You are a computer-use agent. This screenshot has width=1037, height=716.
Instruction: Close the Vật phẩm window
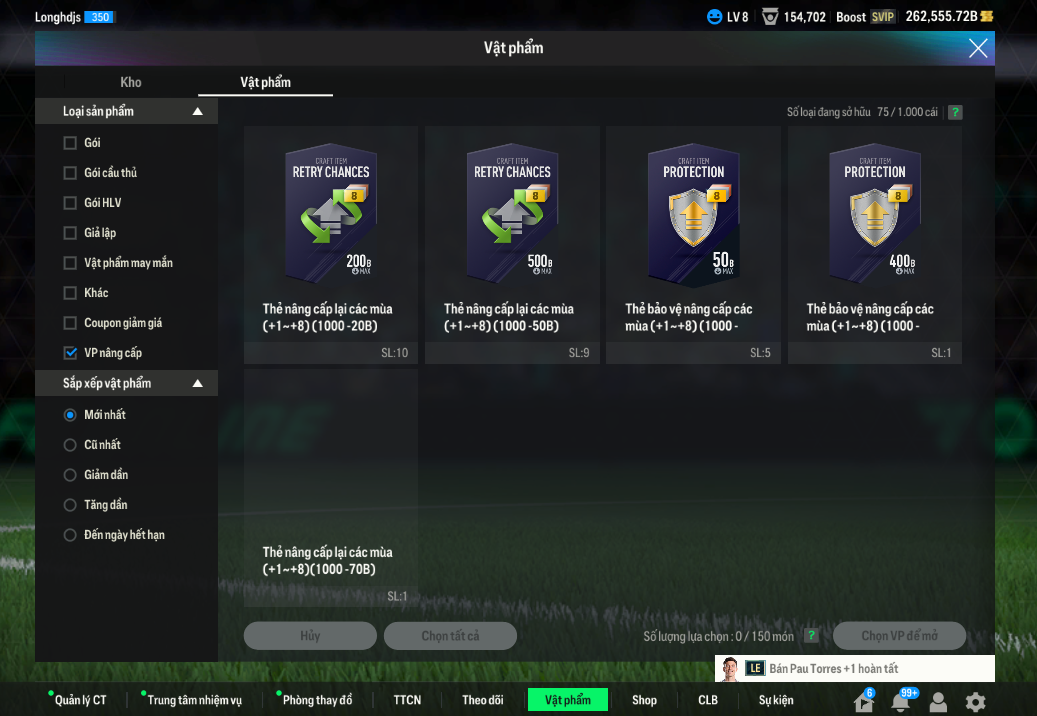977,48
